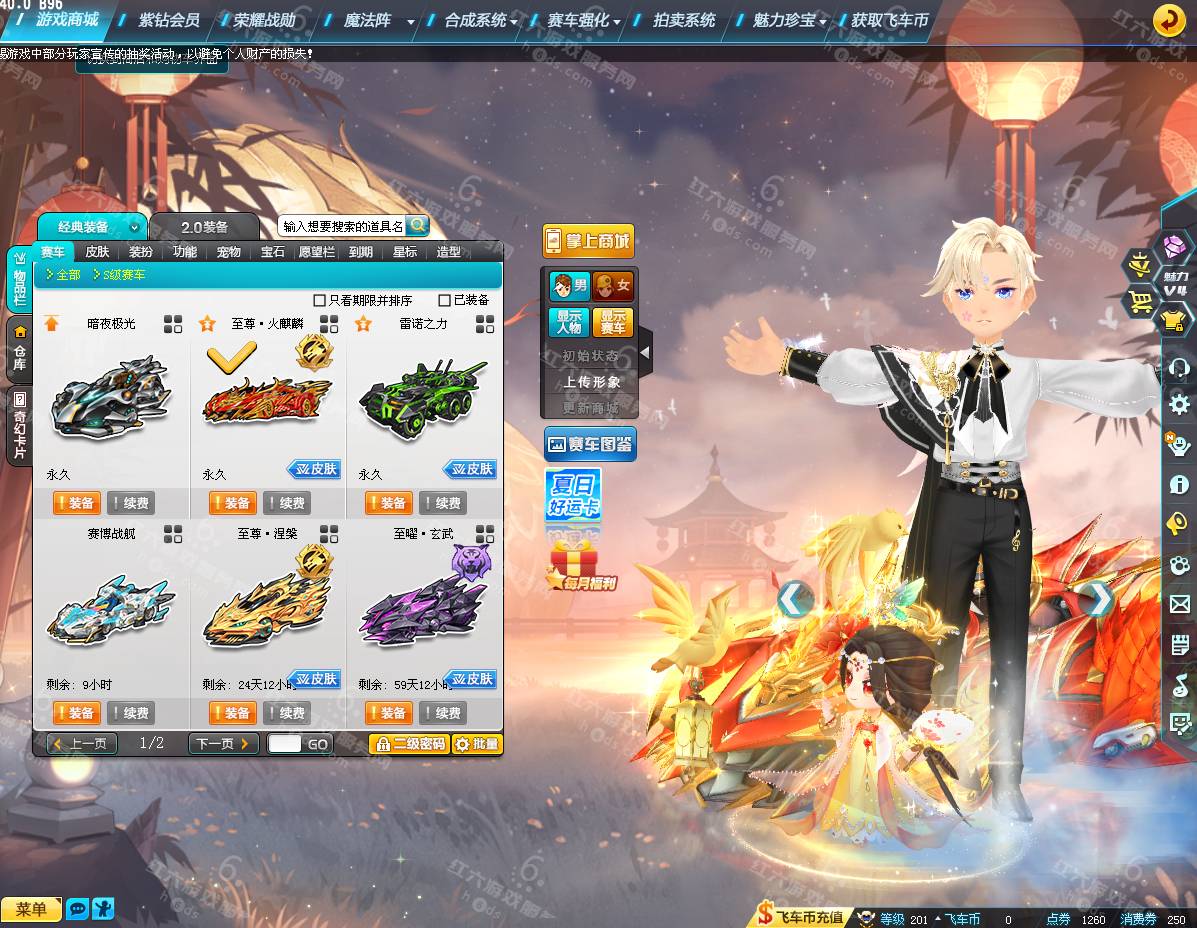
Task: Open the 赛车图鉴 car gallery
Action: click(590, 444)
